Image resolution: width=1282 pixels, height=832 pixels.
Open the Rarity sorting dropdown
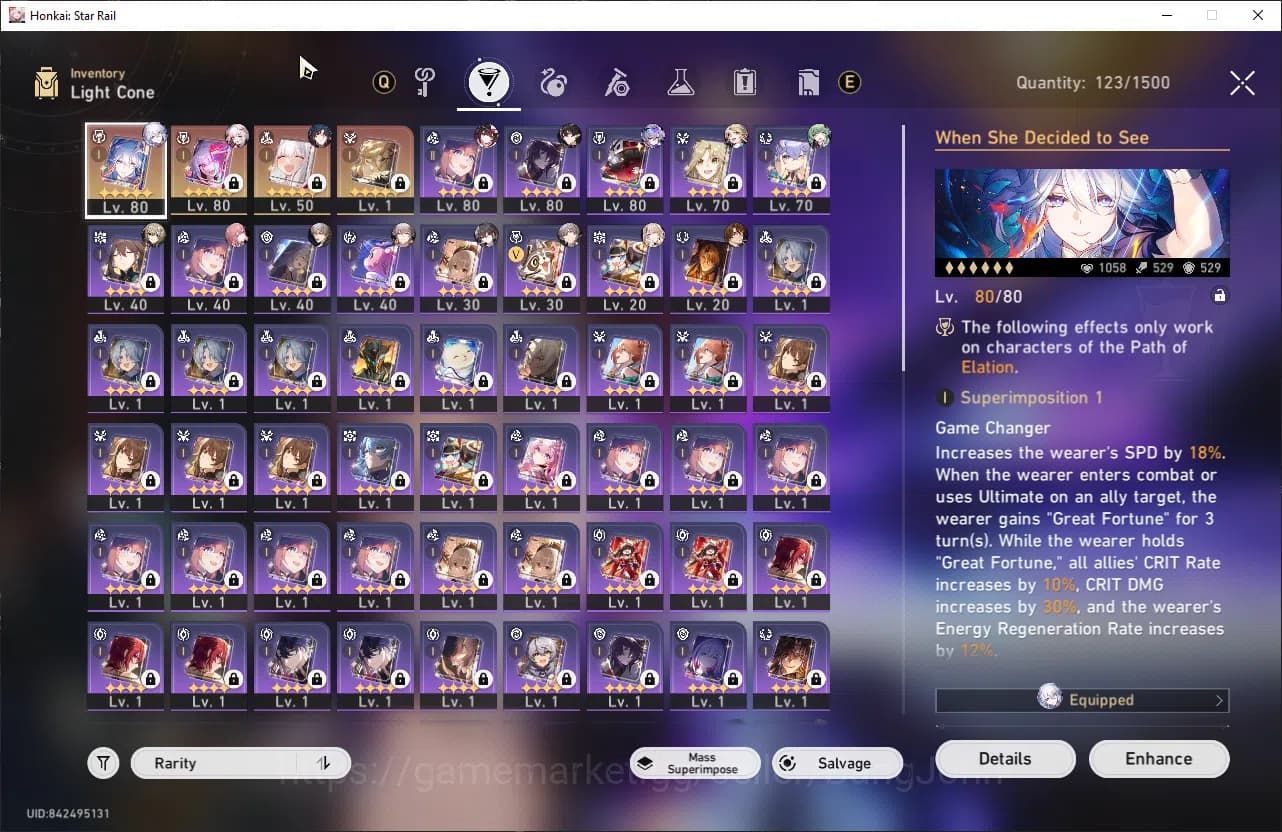[215, 762]
